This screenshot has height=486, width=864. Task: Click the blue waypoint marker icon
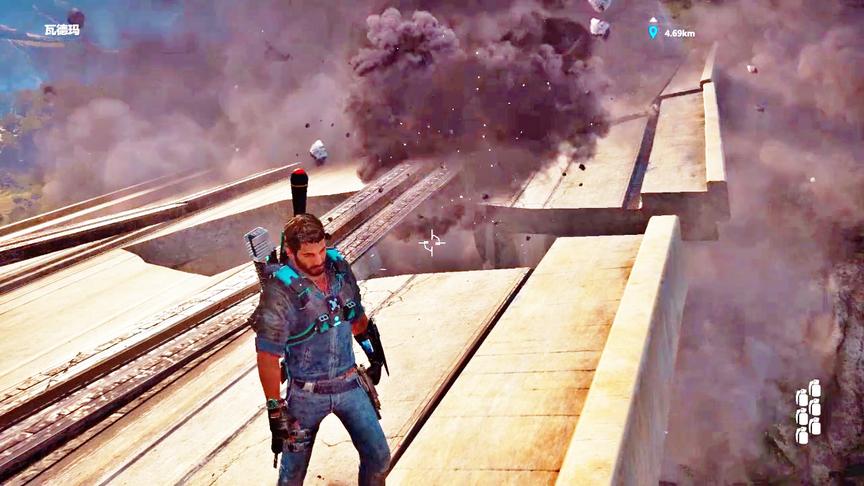(x=653, y=31)
